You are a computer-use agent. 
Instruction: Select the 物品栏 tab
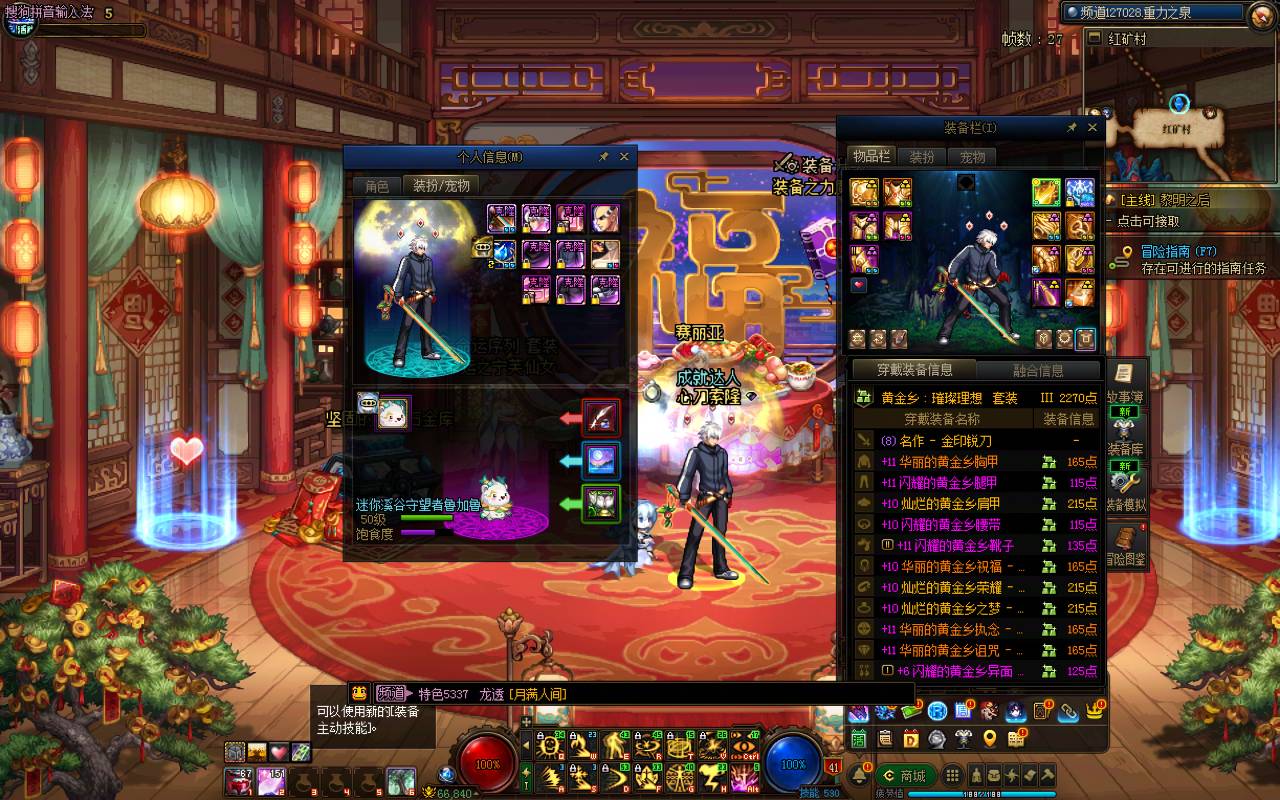(870, 156)
